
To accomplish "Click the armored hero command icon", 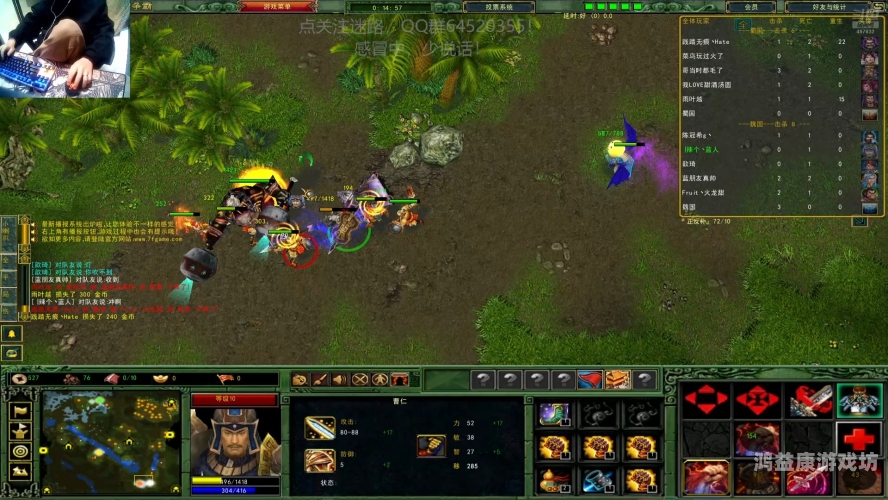I will [x=859, y=400].
